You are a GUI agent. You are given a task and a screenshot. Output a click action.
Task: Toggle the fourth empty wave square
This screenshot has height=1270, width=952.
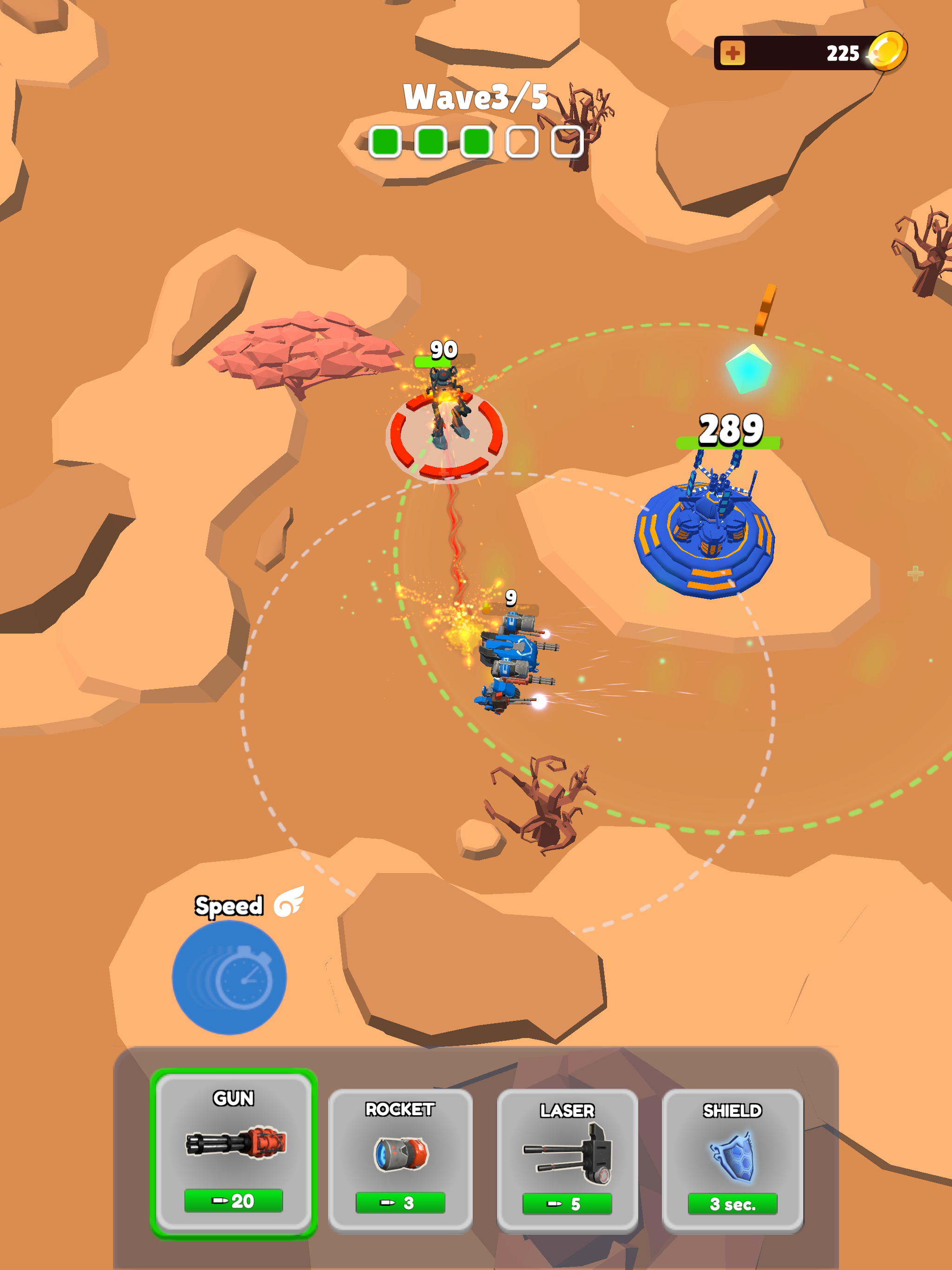522,142
